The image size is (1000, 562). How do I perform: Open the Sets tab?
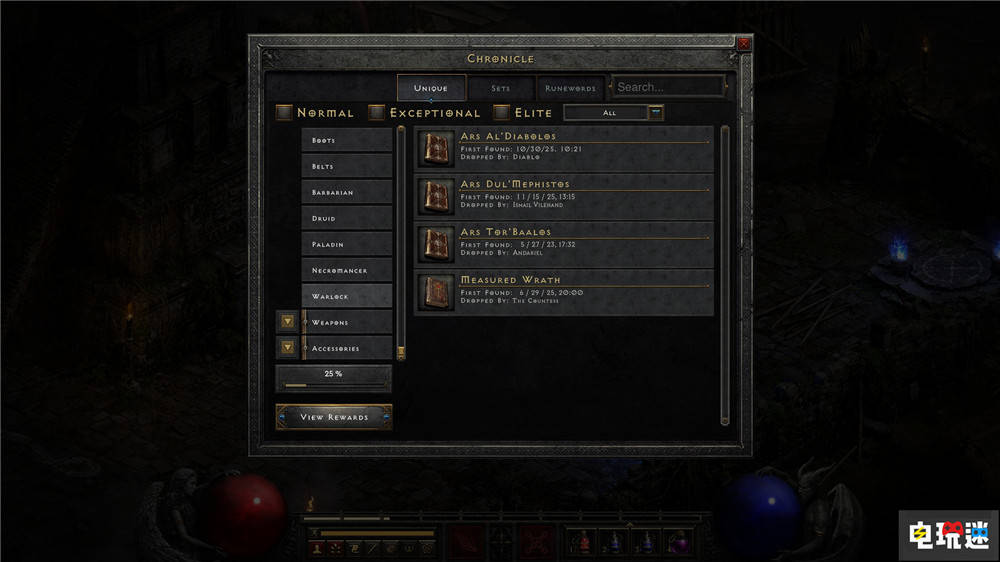coord(500,88)
